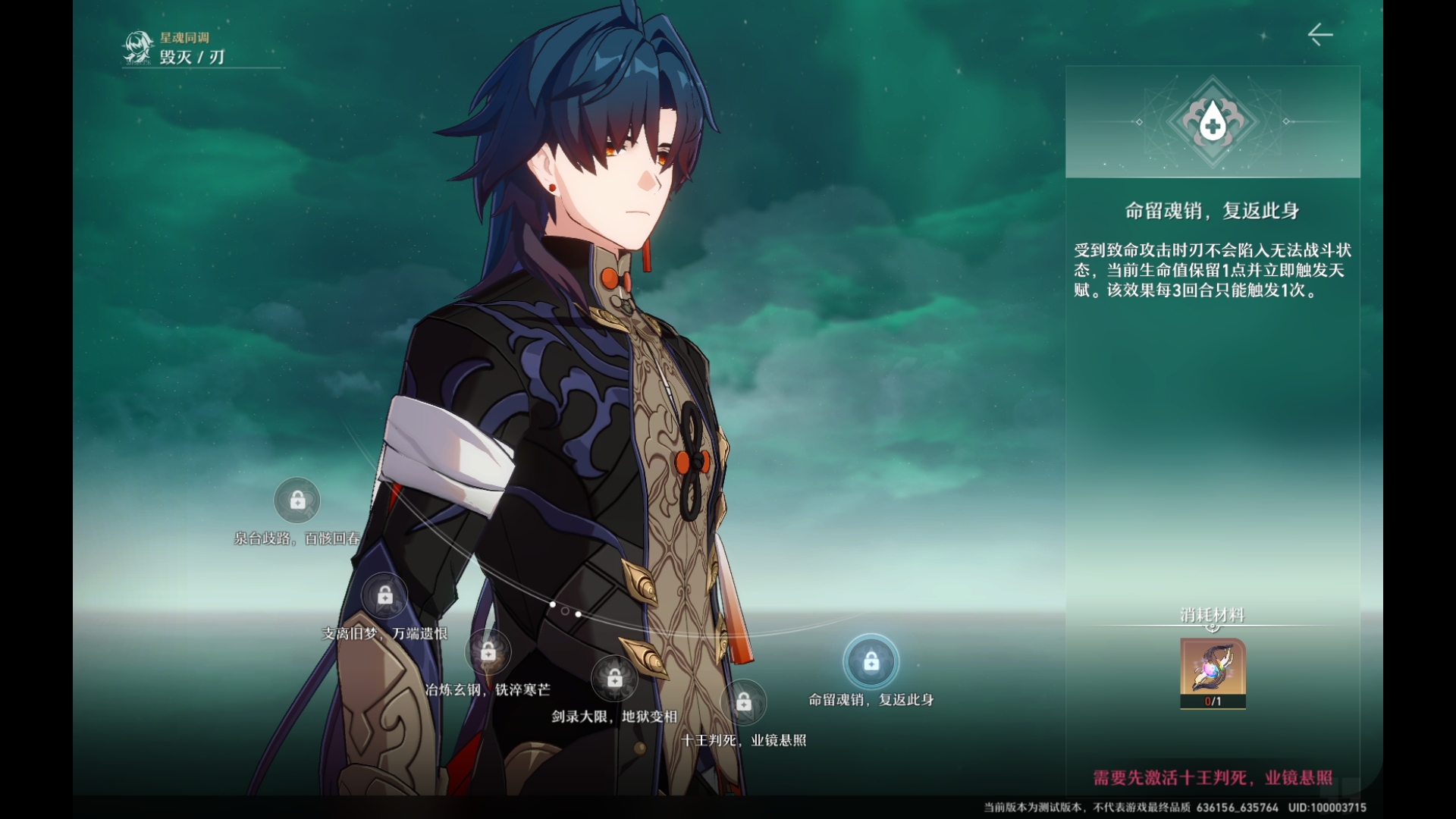This screenshot has height=819, width=1456.
Task: Click the back arrow to leave Eidolon screen
Action: 1319,35
